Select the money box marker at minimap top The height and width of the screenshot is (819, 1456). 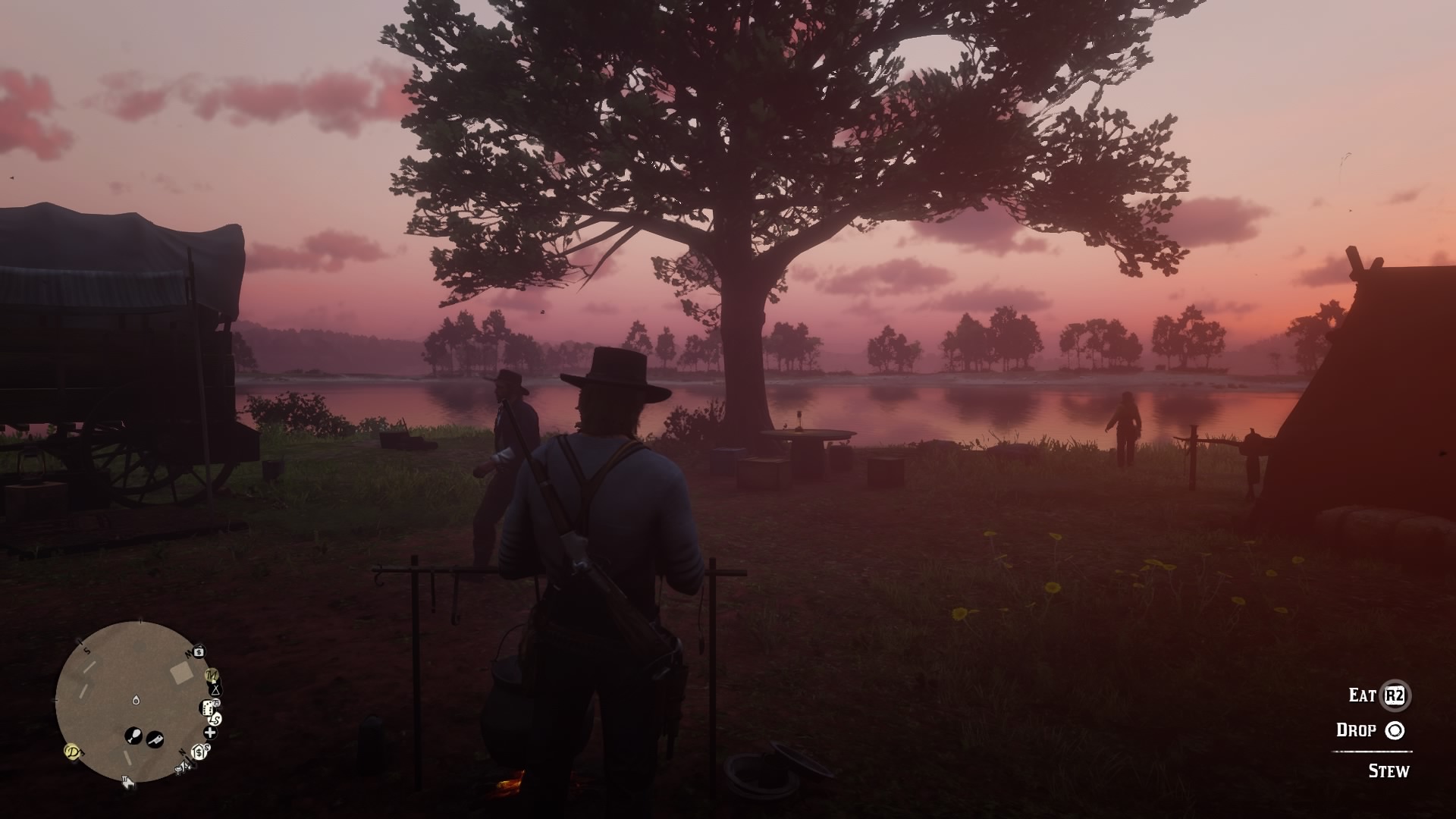point(199,651)
